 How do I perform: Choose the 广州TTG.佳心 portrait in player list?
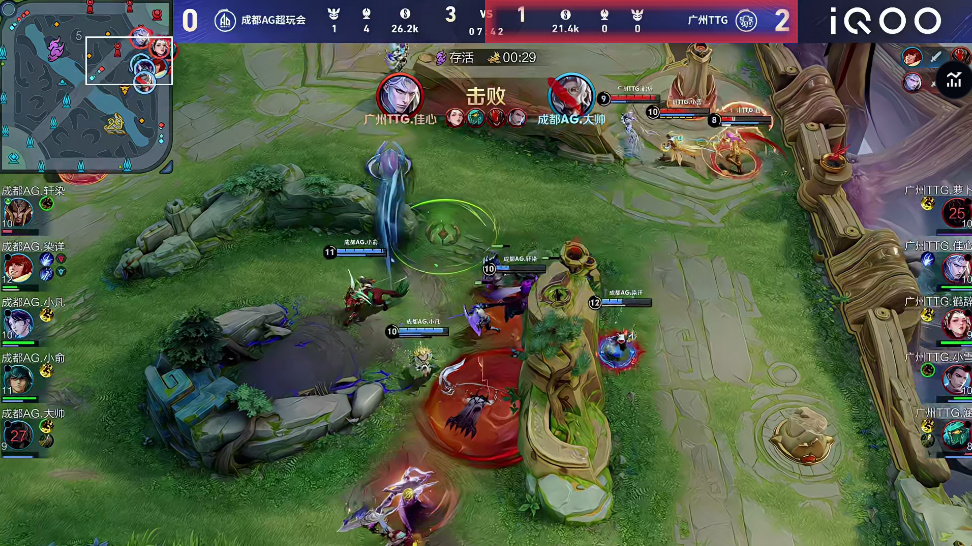[956, 267]
